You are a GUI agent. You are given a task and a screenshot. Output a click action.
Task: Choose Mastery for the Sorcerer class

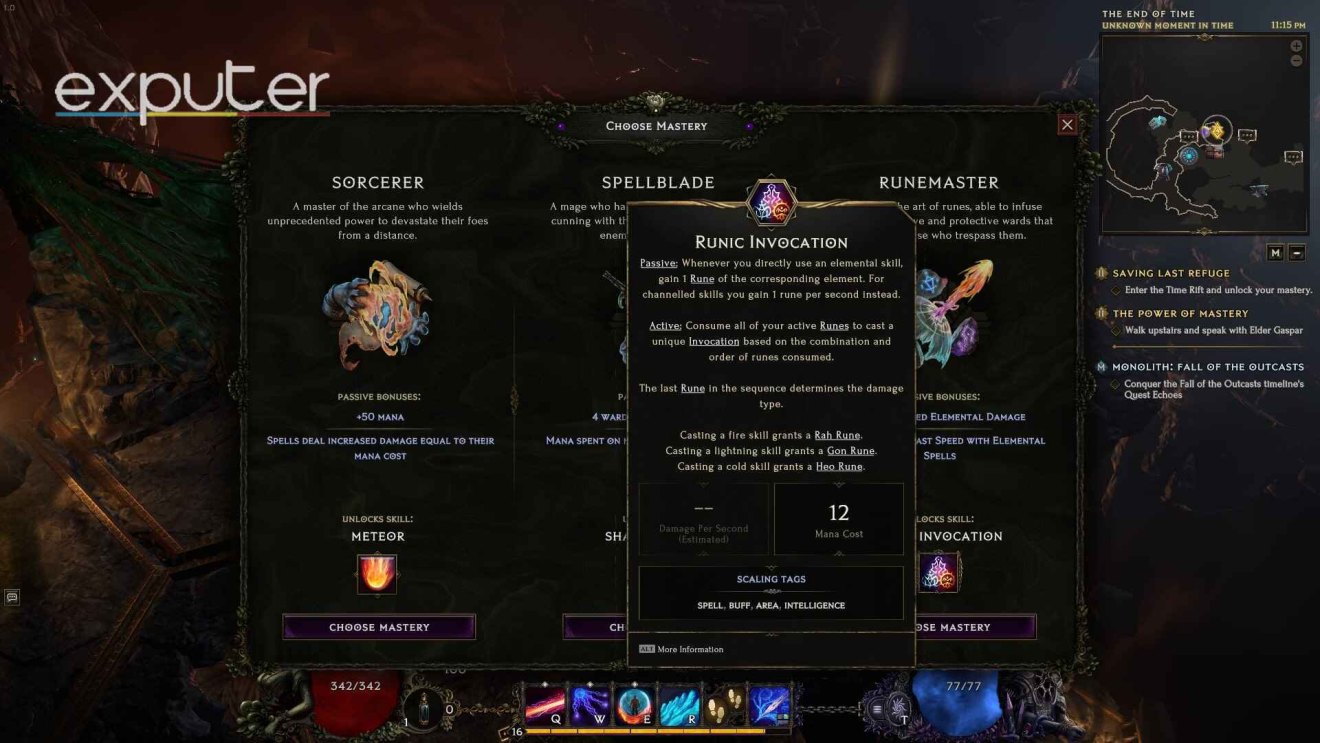[x=377, y=627]
